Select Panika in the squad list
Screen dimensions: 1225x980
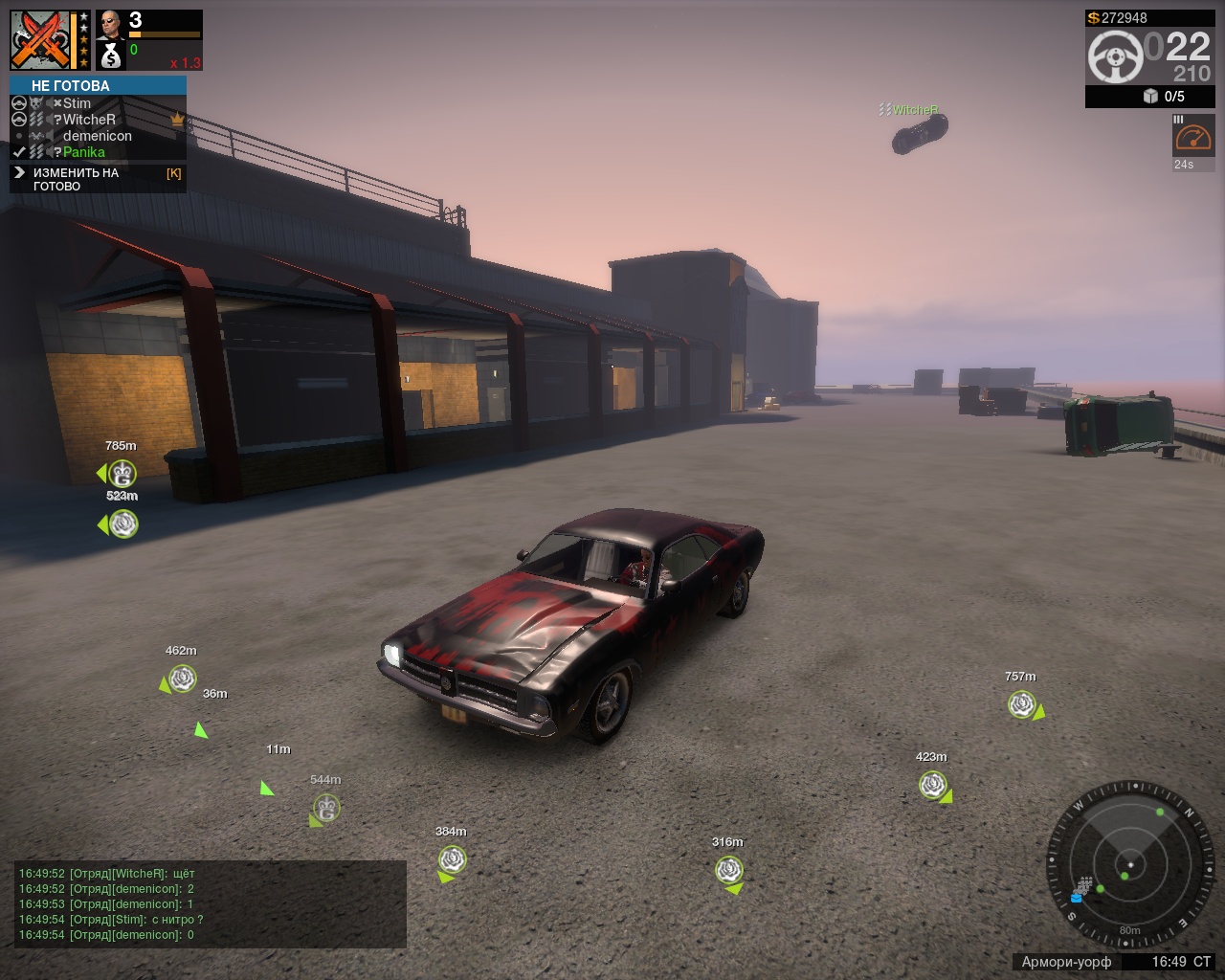[x=84, y=152]
